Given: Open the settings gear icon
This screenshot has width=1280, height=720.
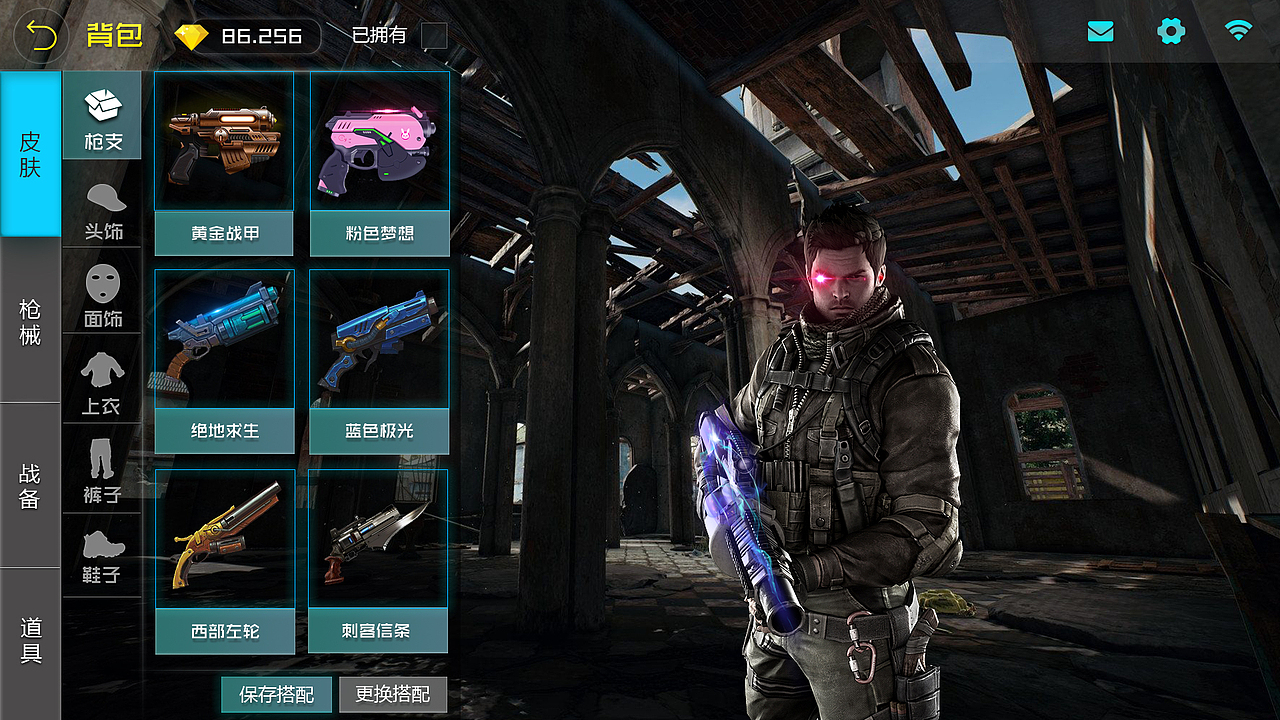Looking at the screenshot, I should [x=1170, y=32].
